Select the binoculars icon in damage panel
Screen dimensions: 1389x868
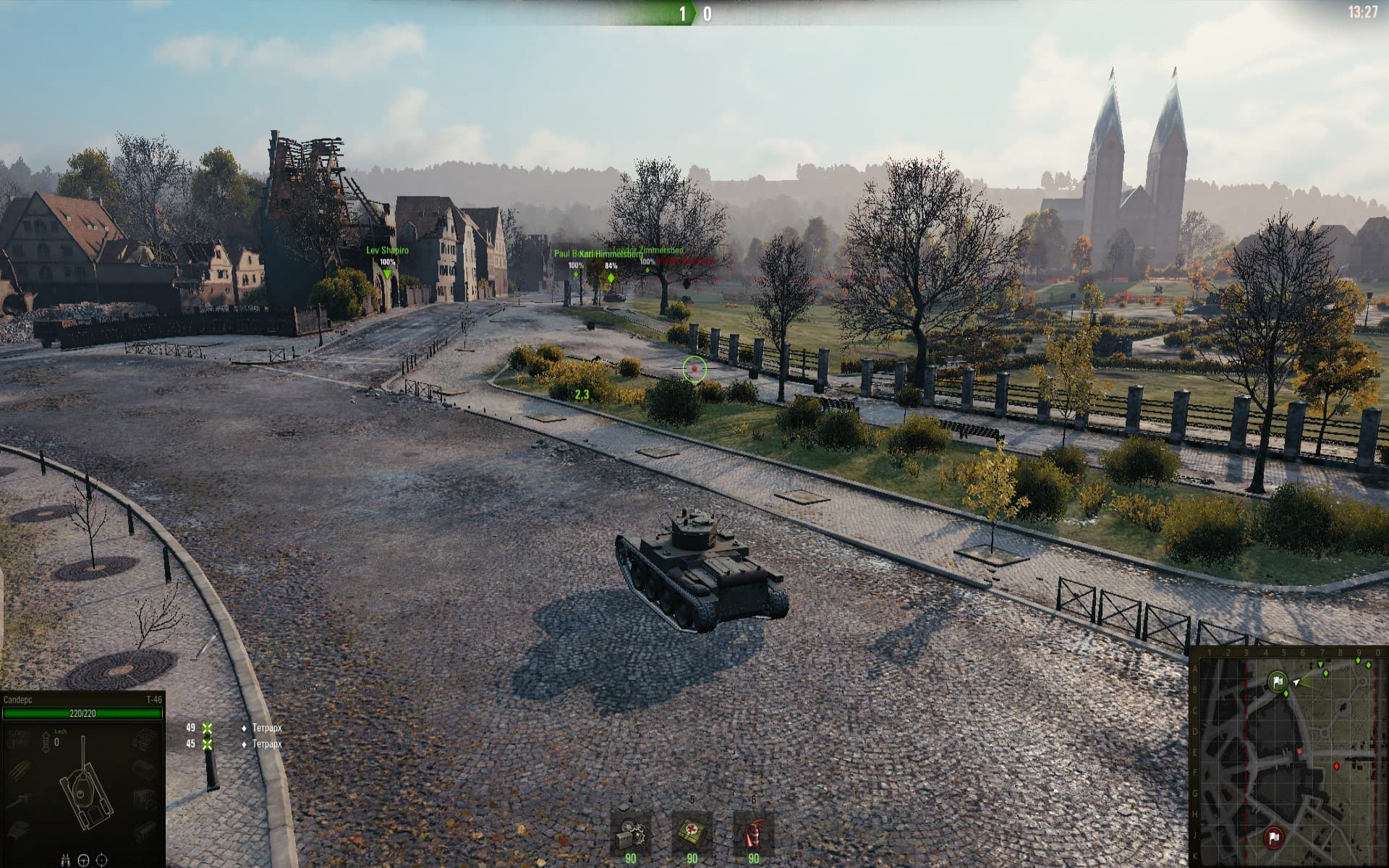coord(66,860)
